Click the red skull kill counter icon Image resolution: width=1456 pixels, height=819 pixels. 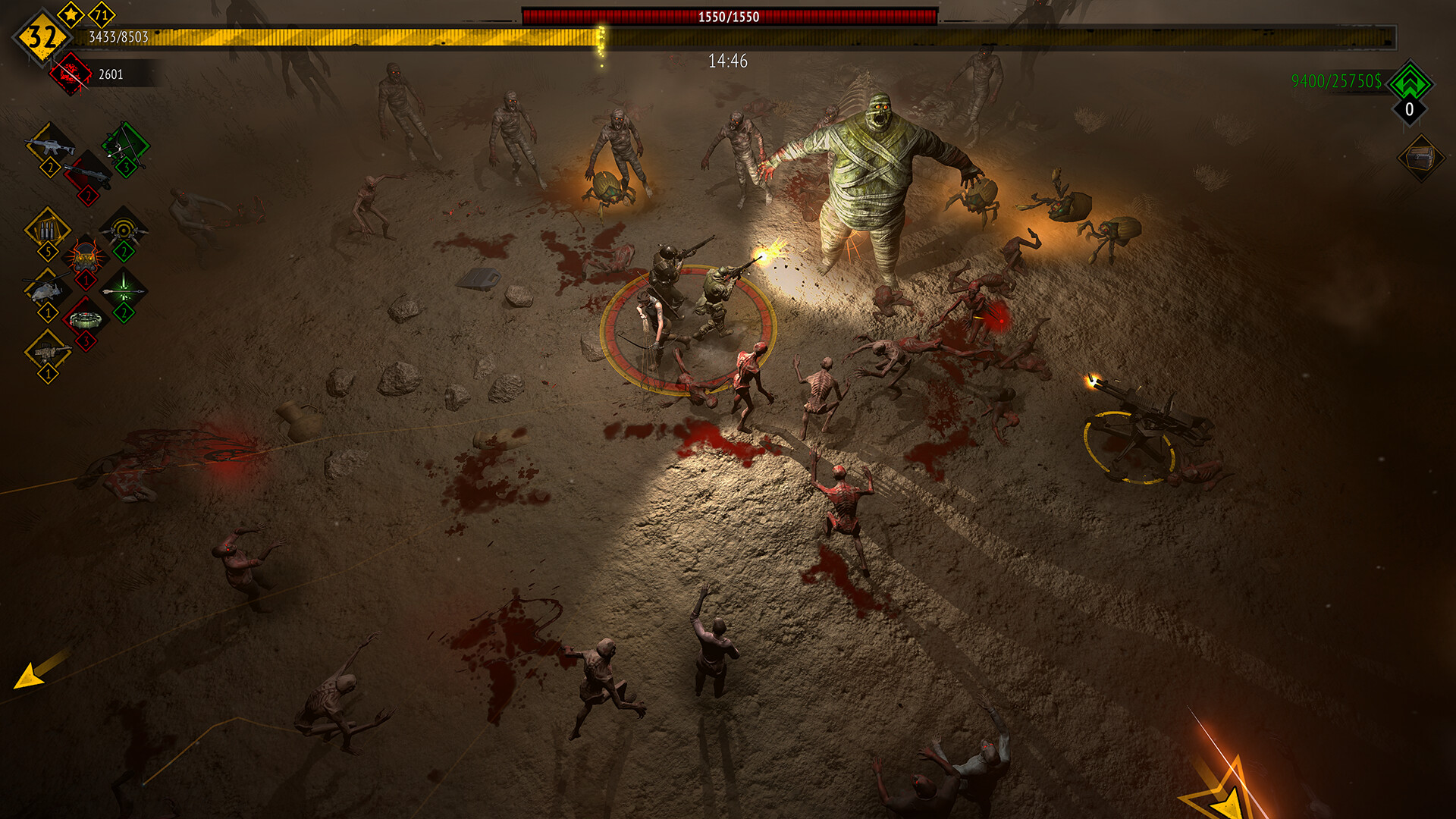(x=71, y=74)
